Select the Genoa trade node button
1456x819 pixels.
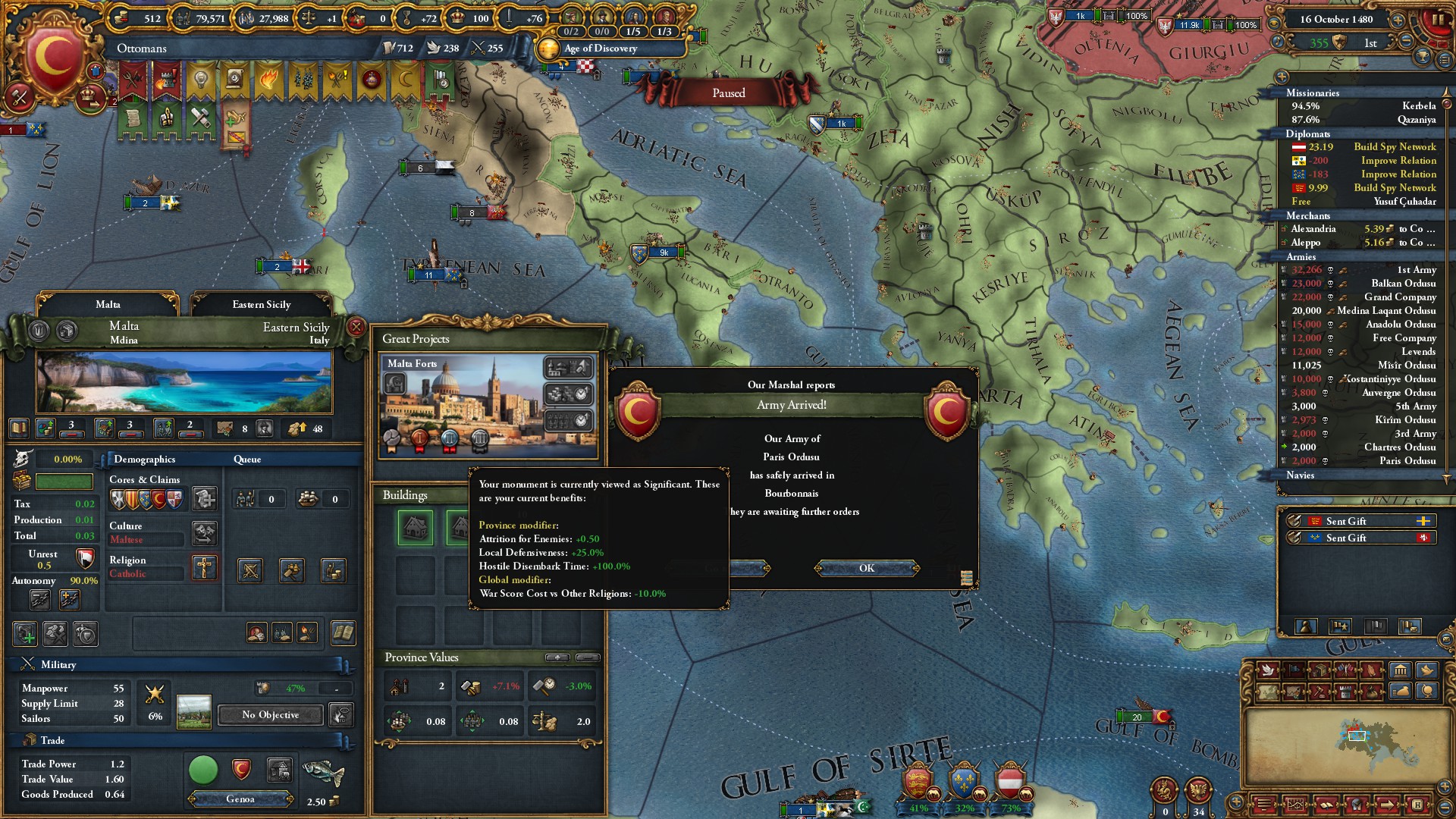tap(240, 799)
